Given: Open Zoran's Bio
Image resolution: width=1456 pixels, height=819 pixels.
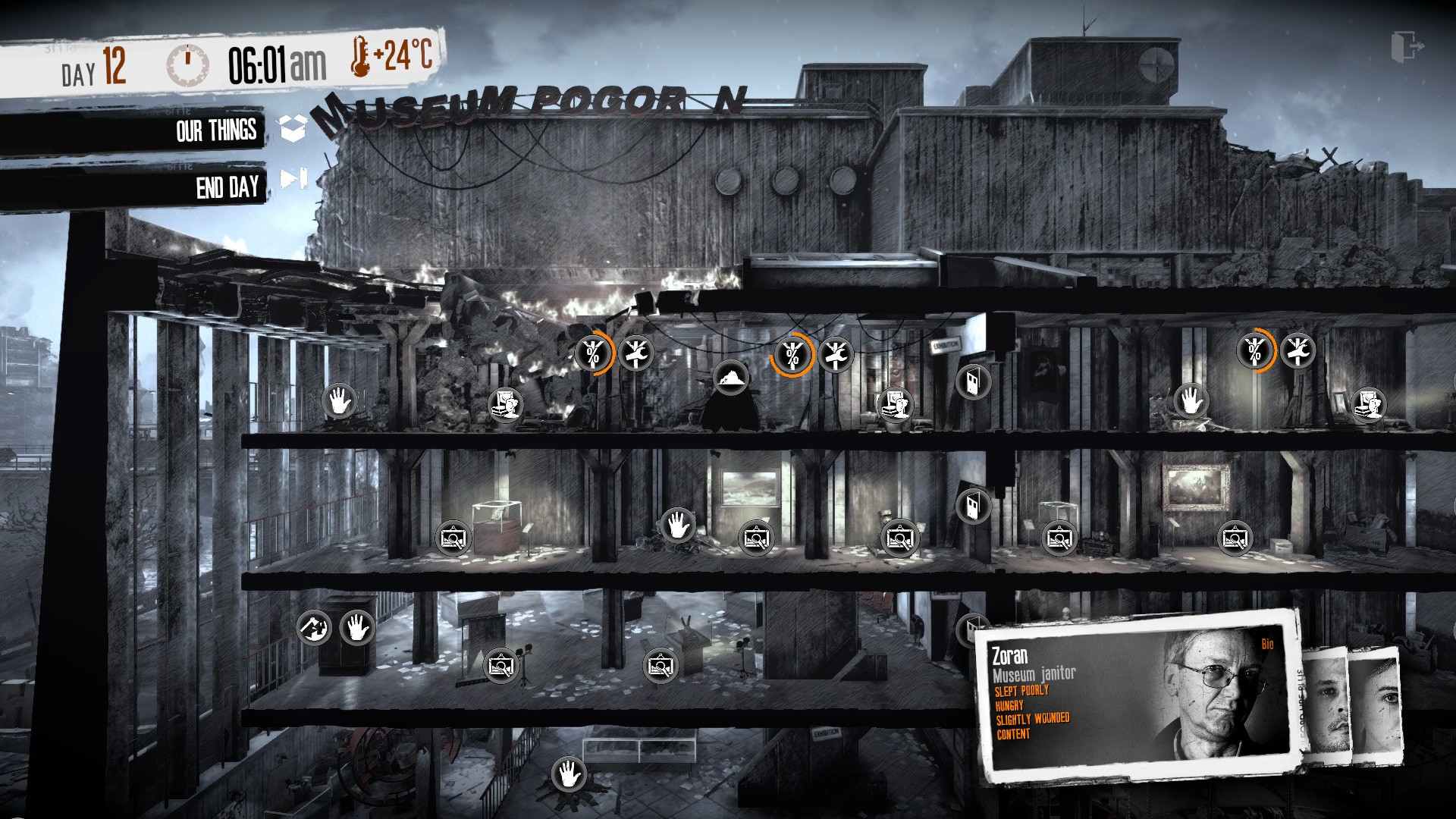Looking at the screenshot, I should 1267,645.
